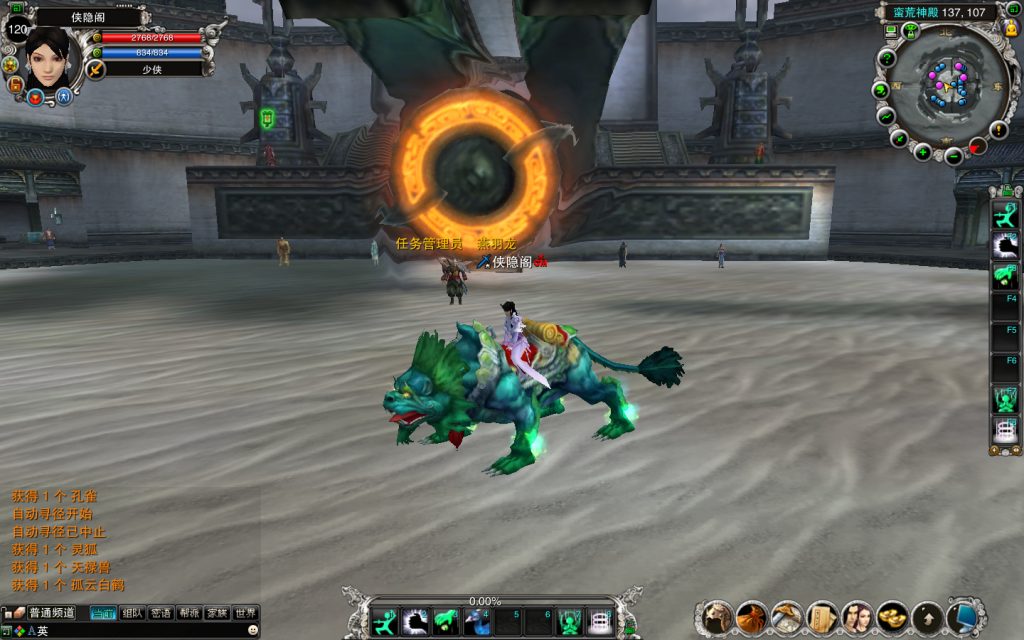1024x640 pixels.
Task: Choose the 普通频道 channel selector
Action: [52, 613]
